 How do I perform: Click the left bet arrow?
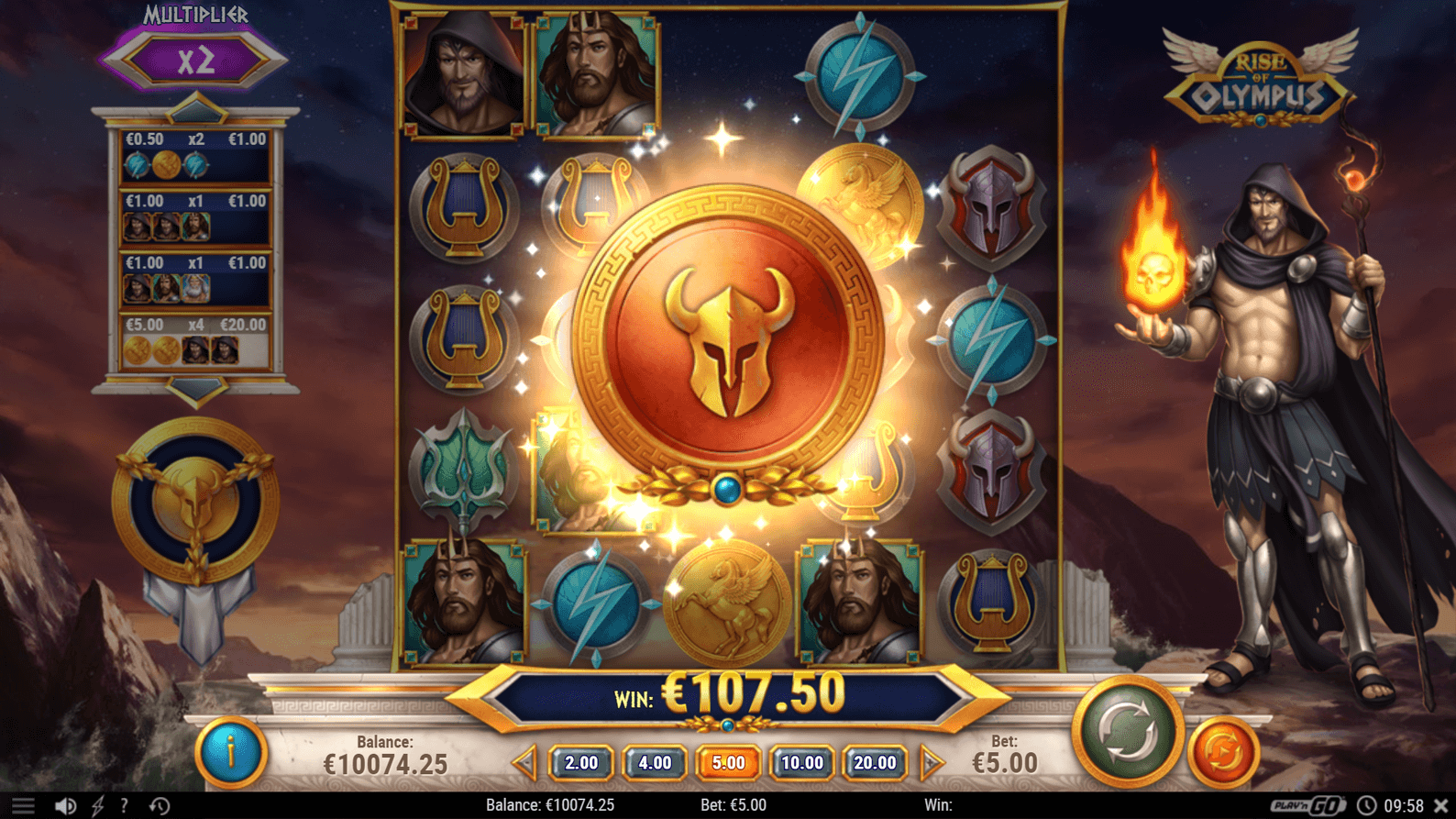[x=527, y=762]
